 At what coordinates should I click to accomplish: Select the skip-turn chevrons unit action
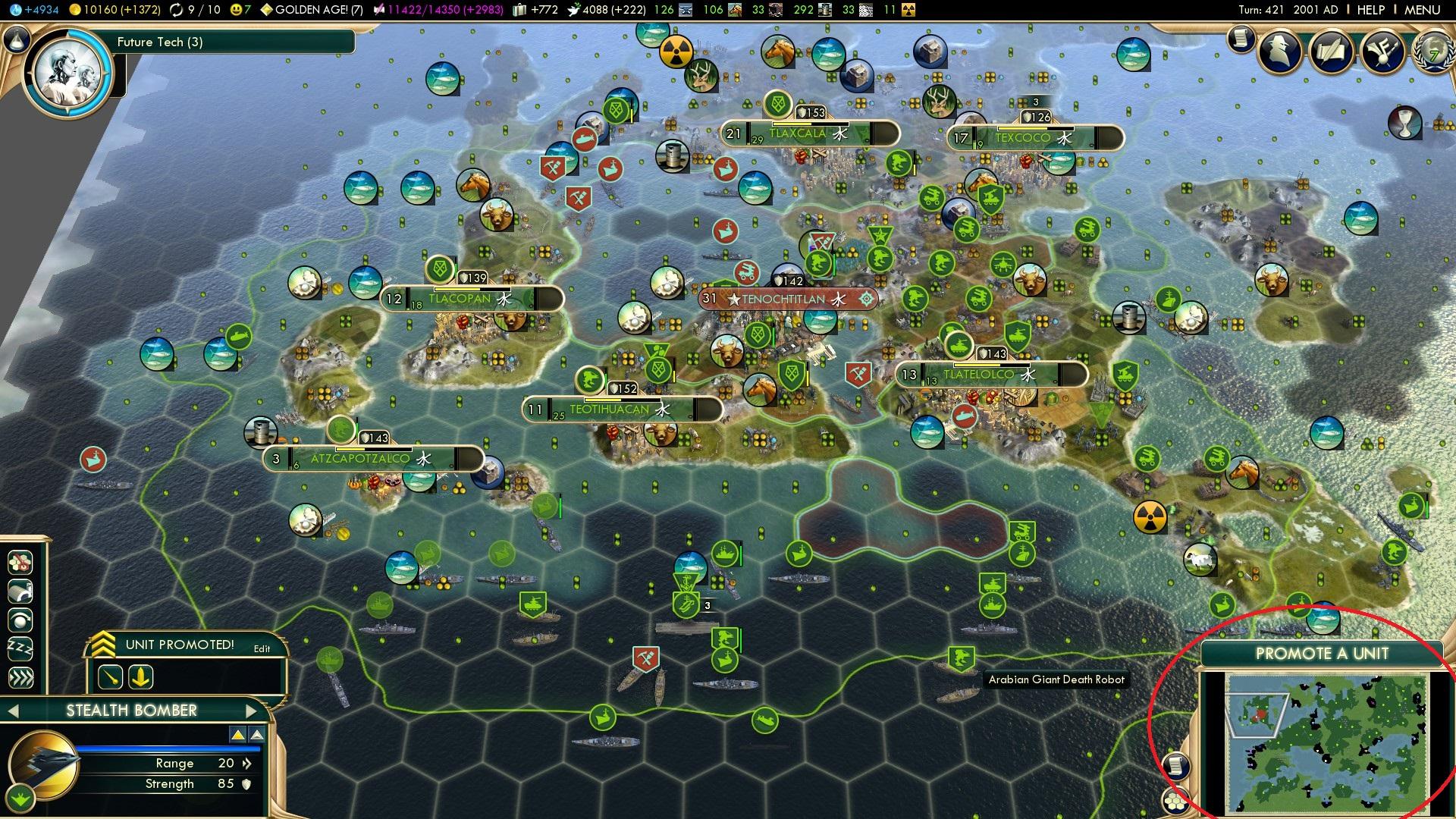coord(20,676)
